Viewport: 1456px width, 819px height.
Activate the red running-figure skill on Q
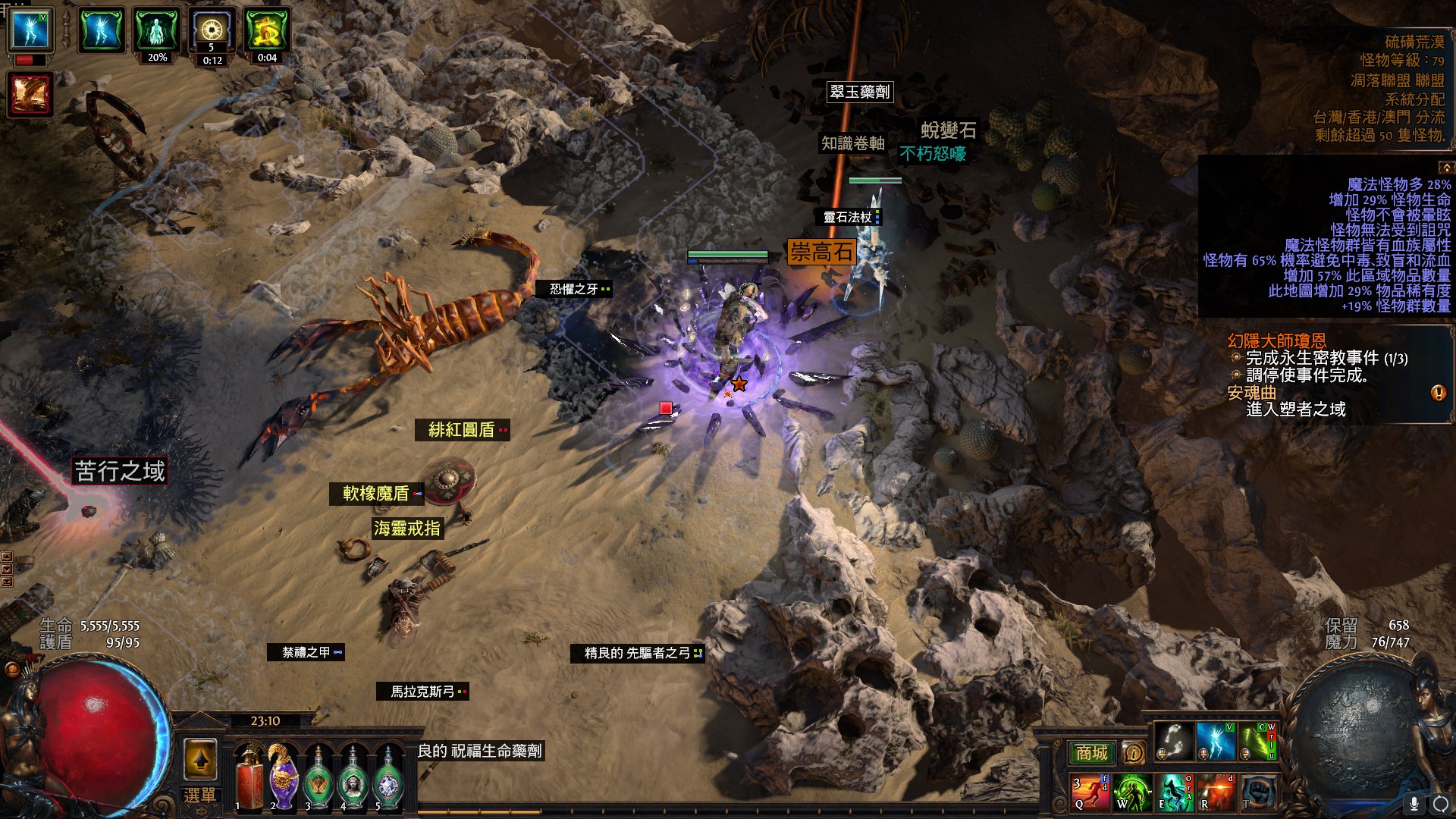coord(1090,792)
